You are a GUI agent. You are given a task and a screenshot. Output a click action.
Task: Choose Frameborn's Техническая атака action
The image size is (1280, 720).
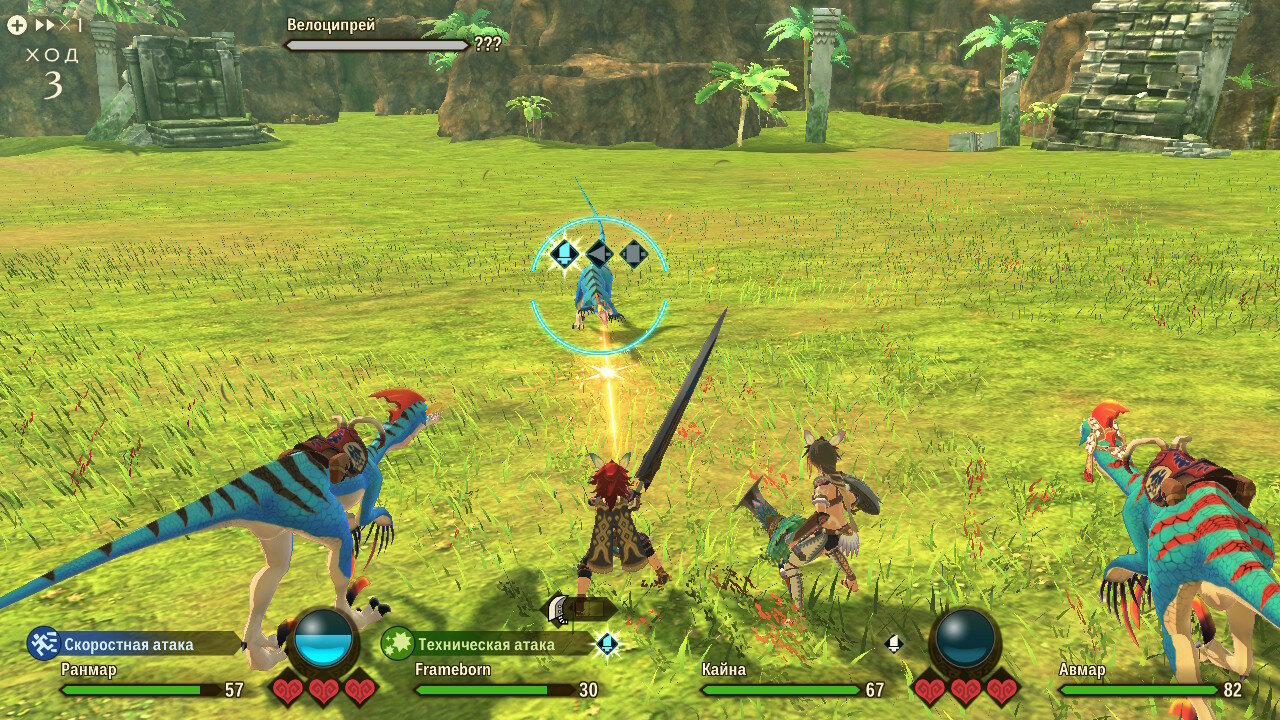click(x=486, y=644)
